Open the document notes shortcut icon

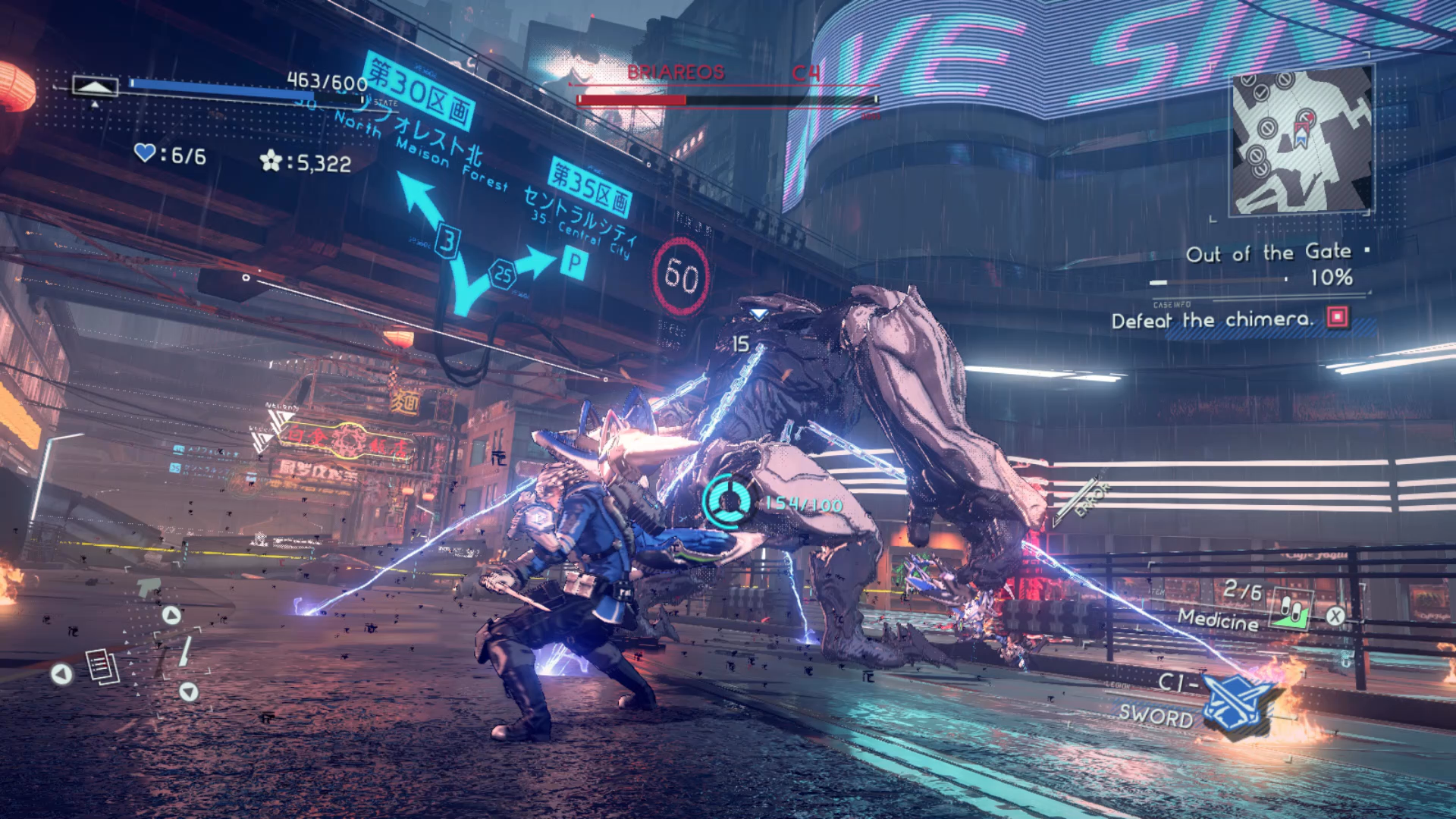pyautogui.click(x=102, y=667)
